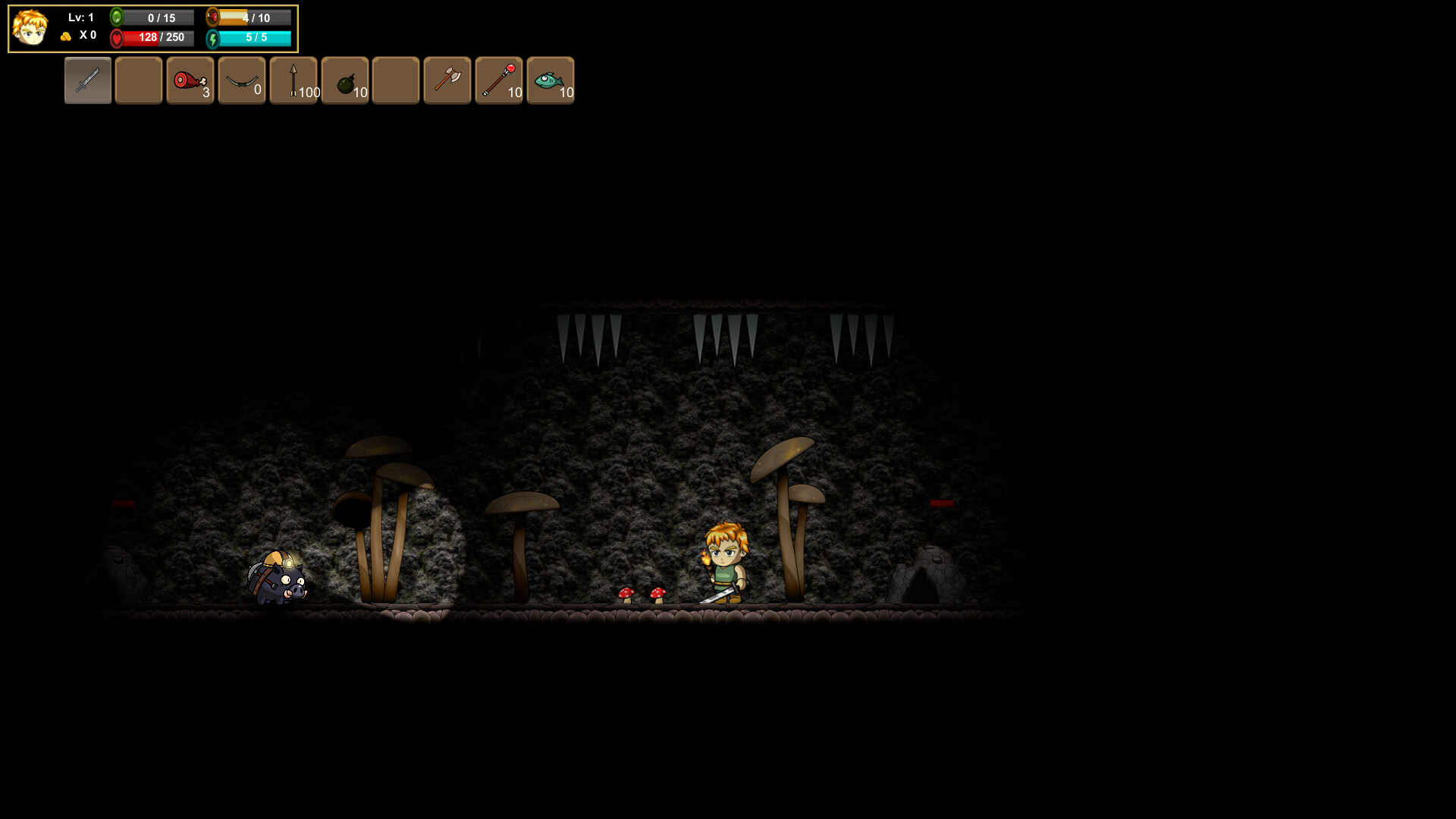Select the fish item slot

(x=551, y=80)
